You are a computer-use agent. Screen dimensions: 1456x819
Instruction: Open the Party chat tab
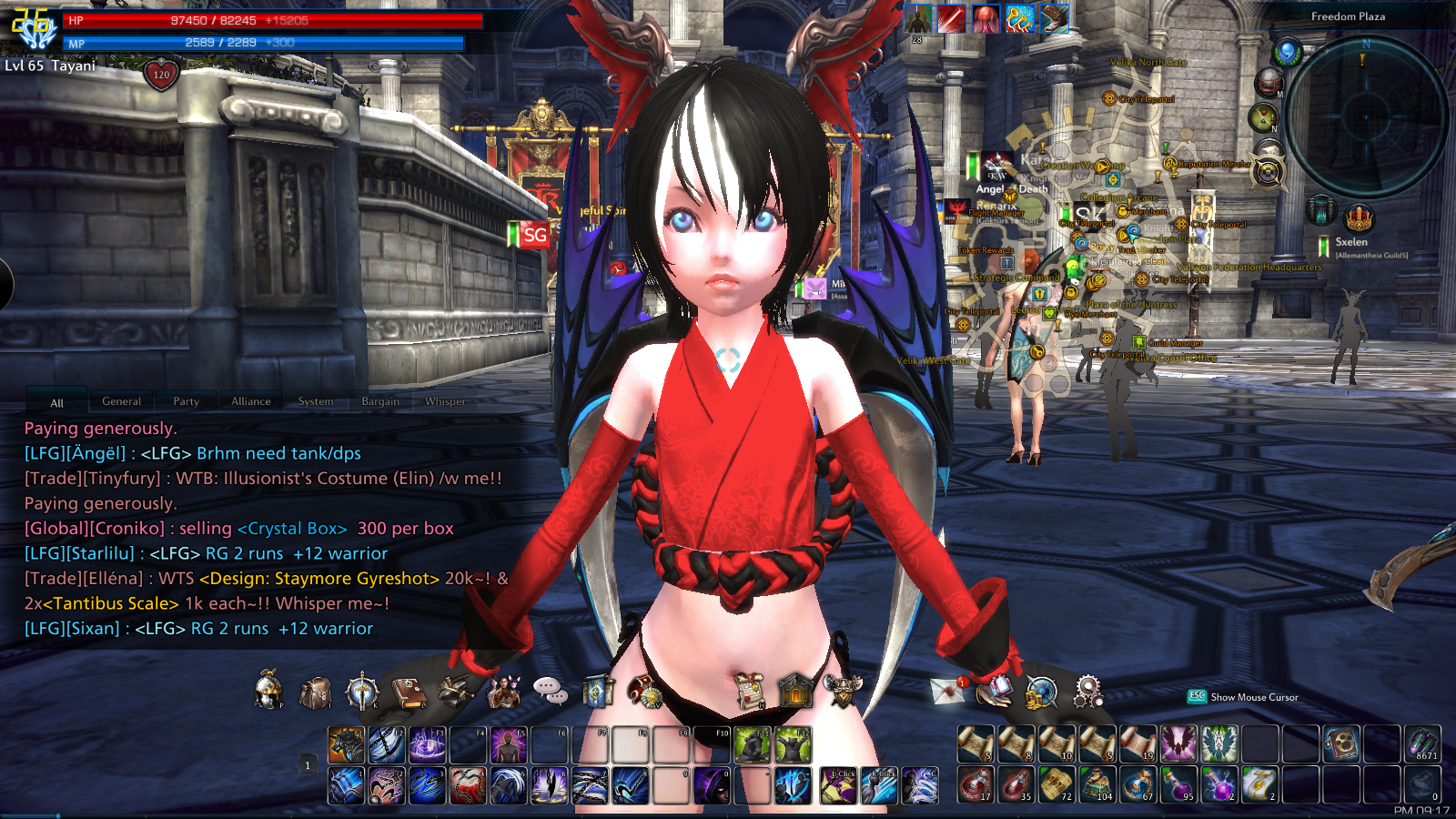(186, 401)
